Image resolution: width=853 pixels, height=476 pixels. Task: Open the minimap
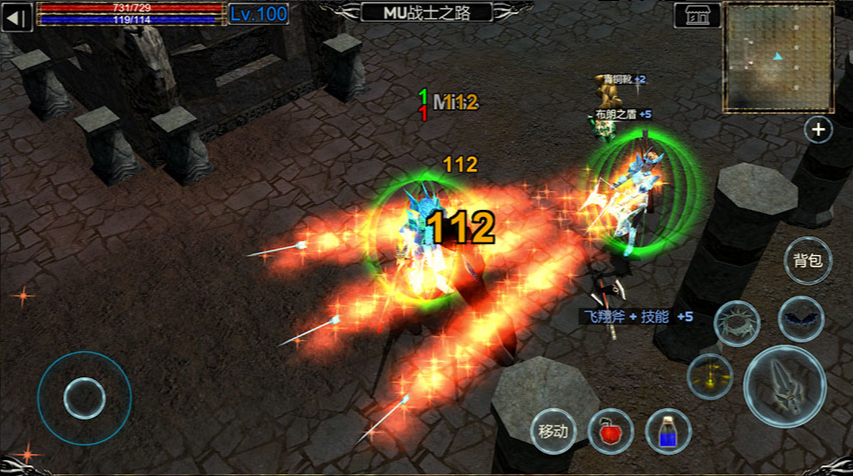(x=779, y=56)
